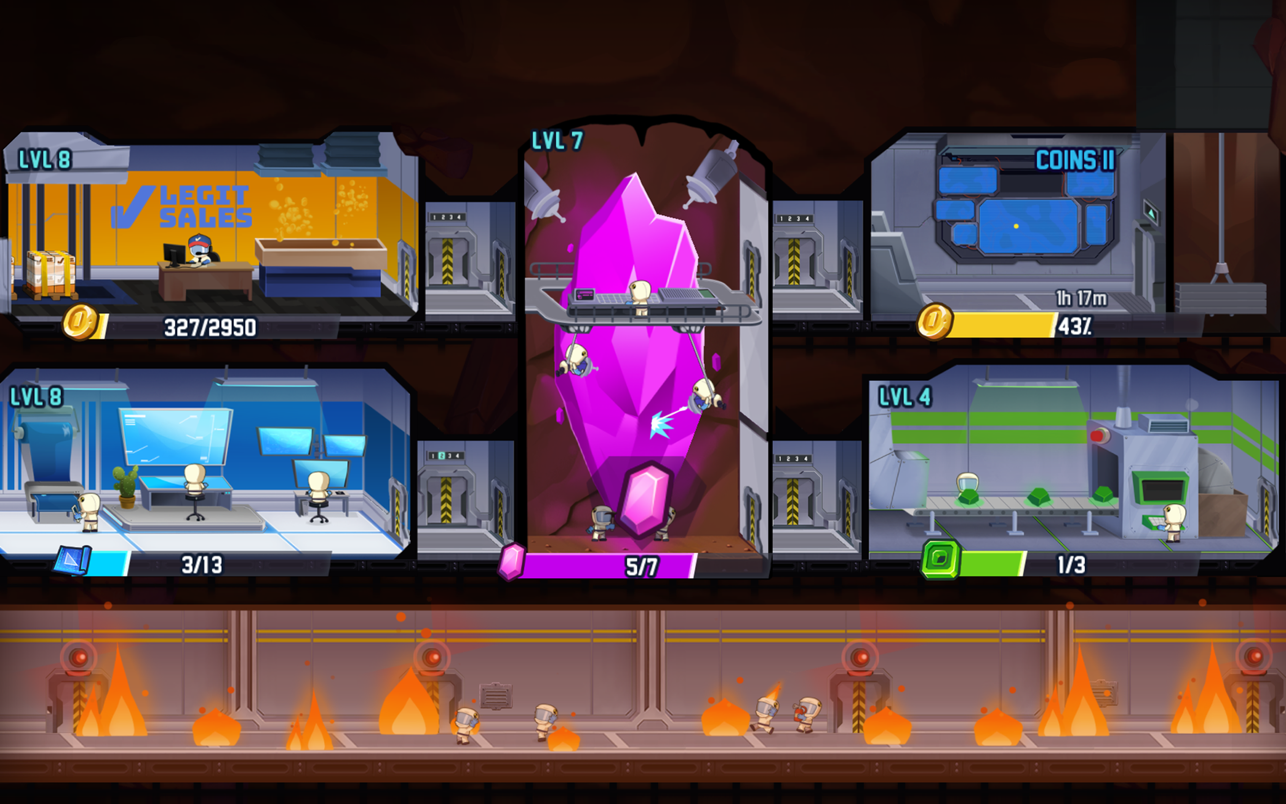The image size is (1286, 804).
Task: Collect the pink crystal resource icon
Action: point(511,562)
